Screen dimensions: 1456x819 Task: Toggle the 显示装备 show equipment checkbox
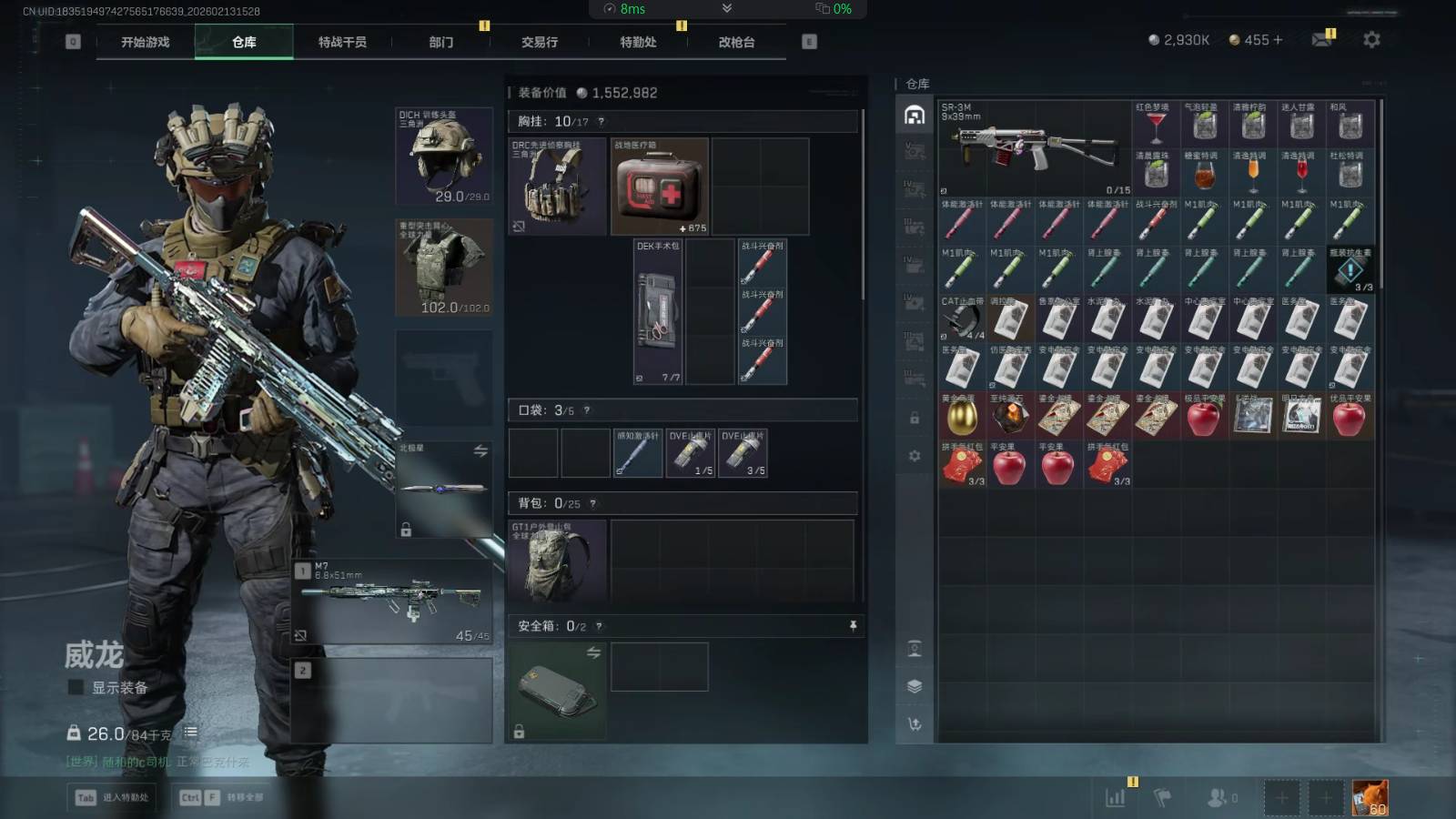[76, 688]
